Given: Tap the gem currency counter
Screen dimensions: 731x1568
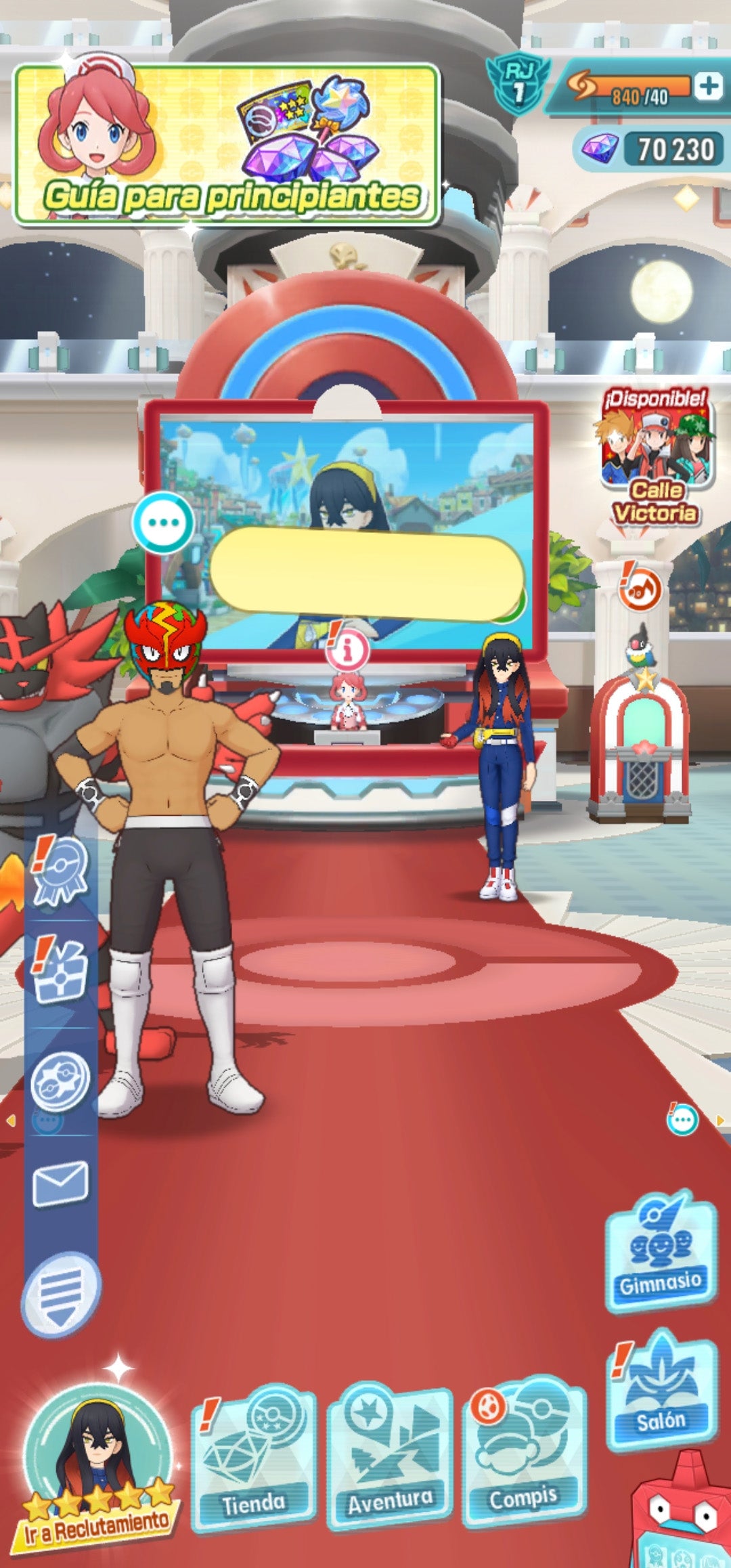Looking at the screenshot, I should (x=650, y=150).
